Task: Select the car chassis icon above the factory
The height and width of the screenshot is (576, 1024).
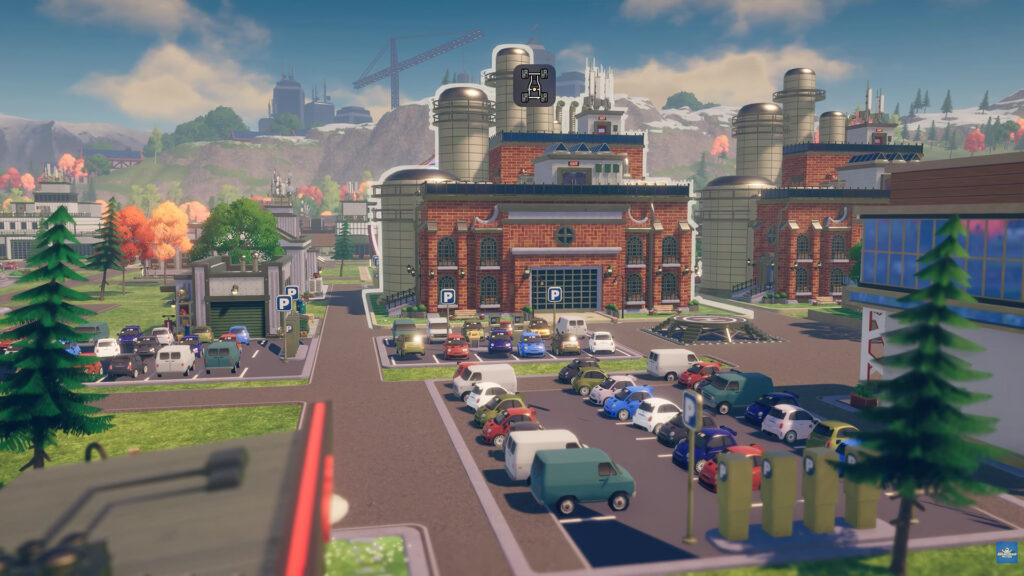Action: click(x=534, y=85)
